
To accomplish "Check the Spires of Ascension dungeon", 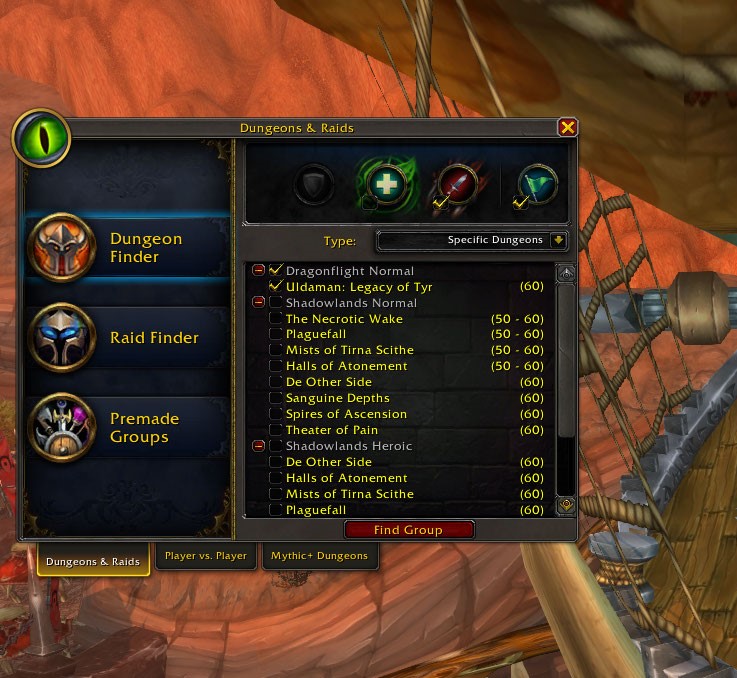I will tap(276, 414).
